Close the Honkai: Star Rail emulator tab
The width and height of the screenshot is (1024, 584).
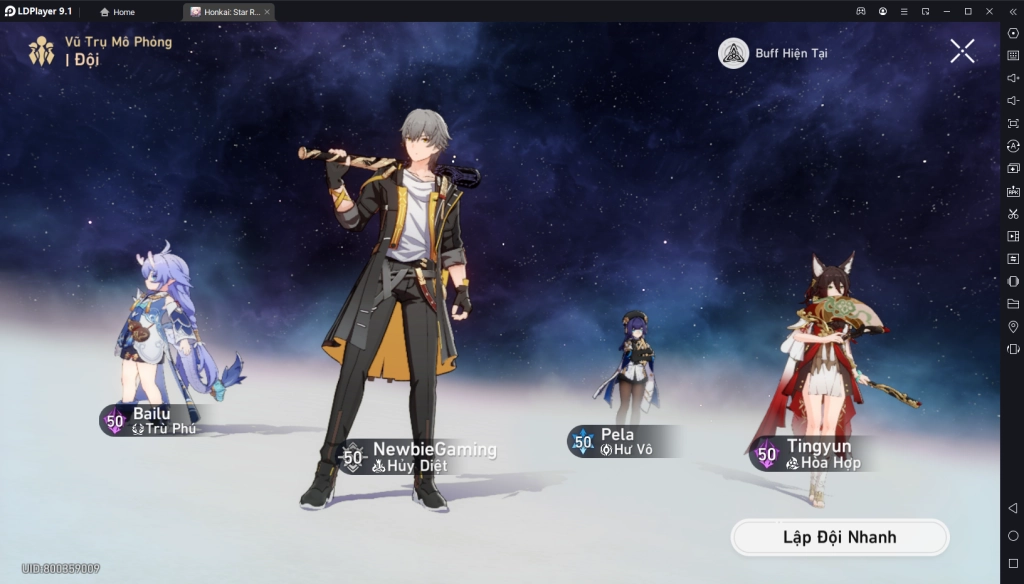click(x=267, y=12)
